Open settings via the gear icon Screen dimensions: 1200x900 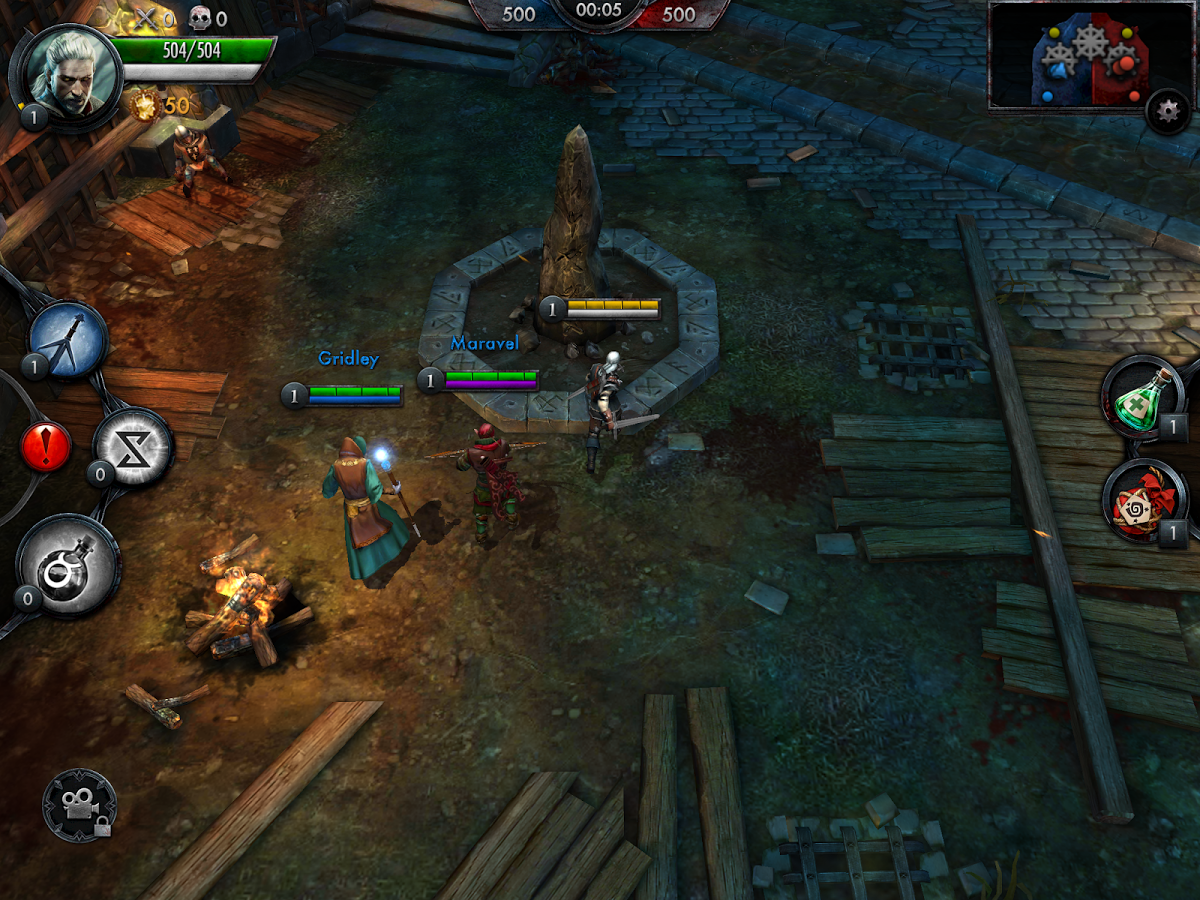[1167, 112]
